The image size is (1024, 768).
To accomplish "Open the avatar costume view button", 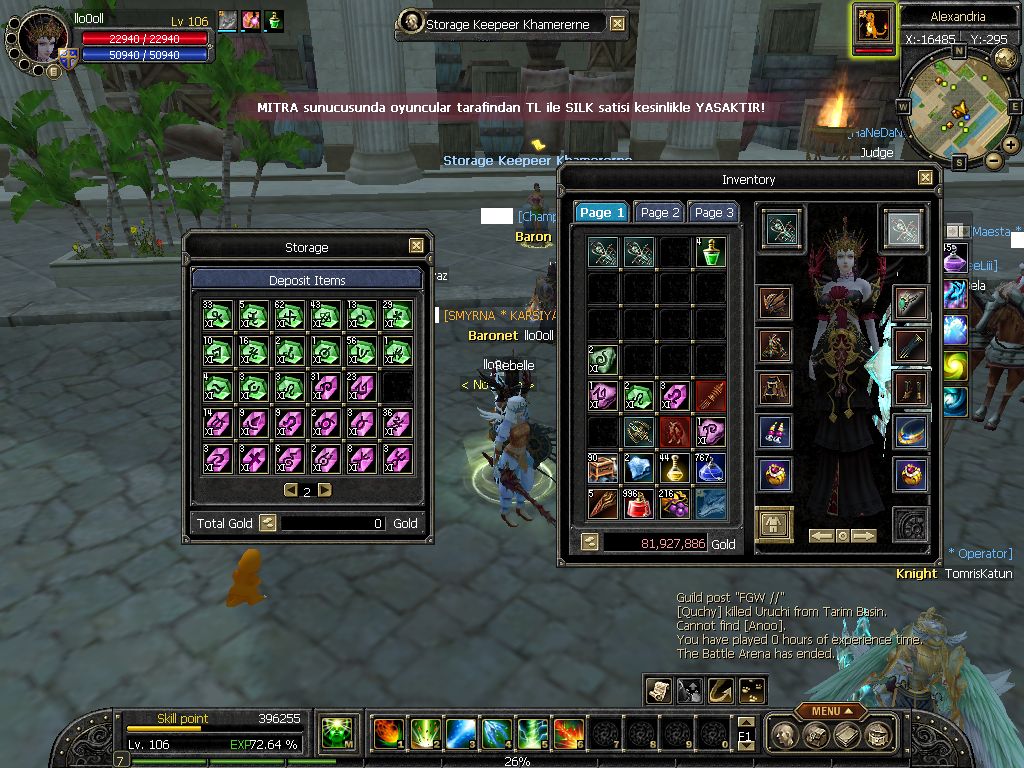I will (x=773, y=523).
